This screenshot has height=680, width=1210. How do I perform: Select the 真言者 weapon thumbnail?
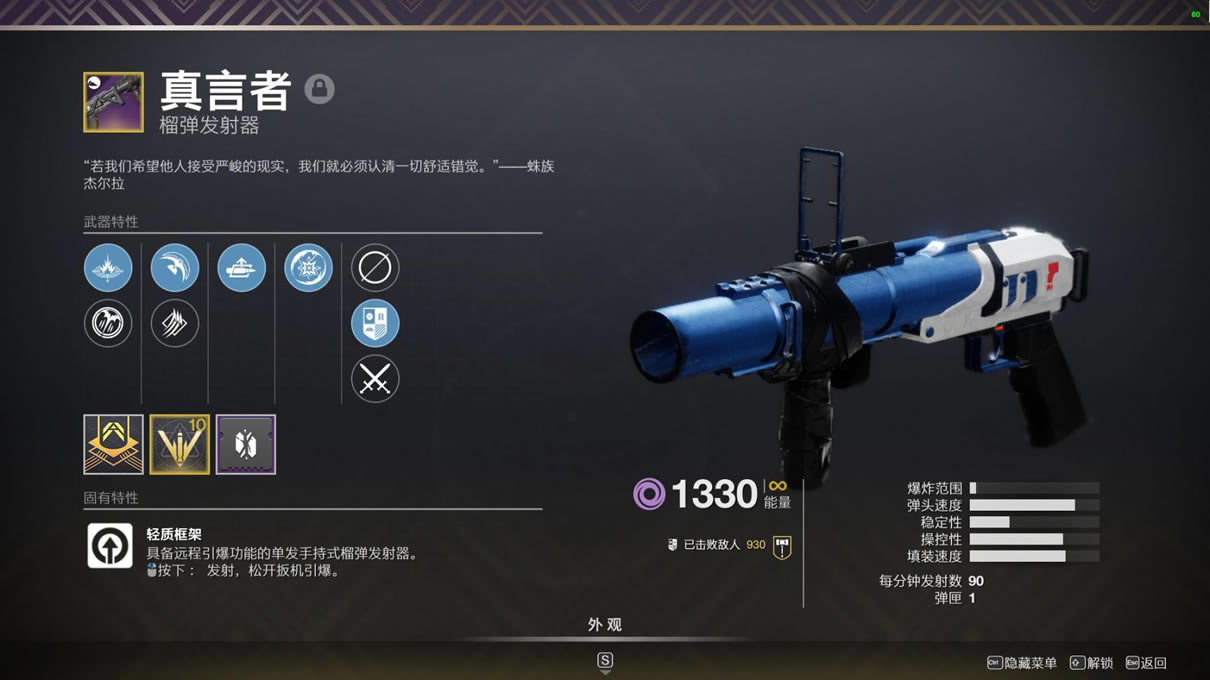click(113, 102)
